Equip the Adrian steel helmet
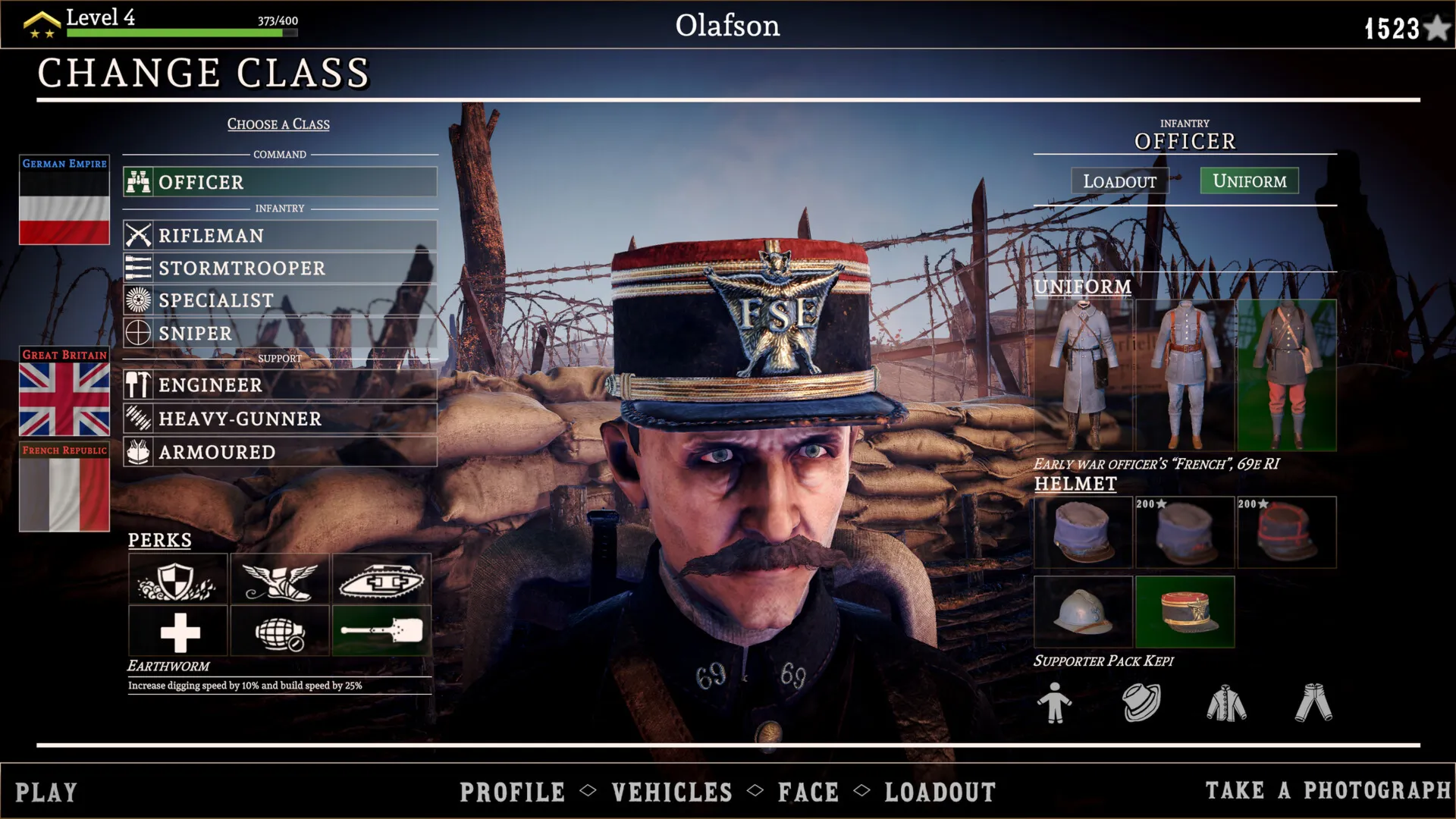The width and height of the screenshot is (1456, 819). point(1083,612)
